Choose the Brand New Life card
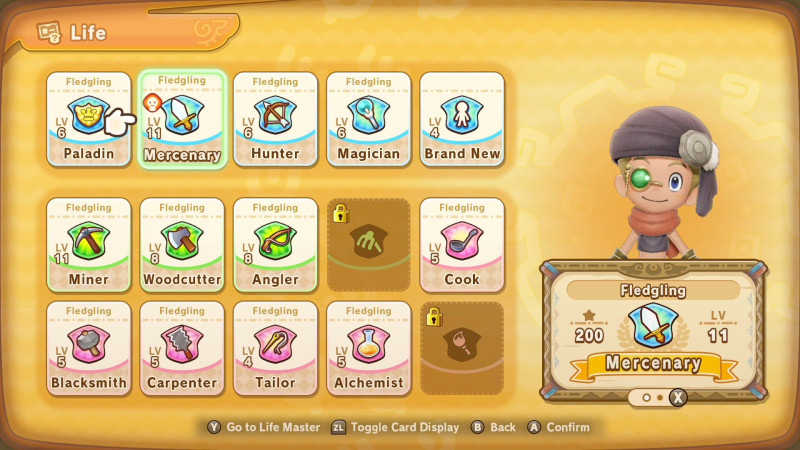 [462, 118]
